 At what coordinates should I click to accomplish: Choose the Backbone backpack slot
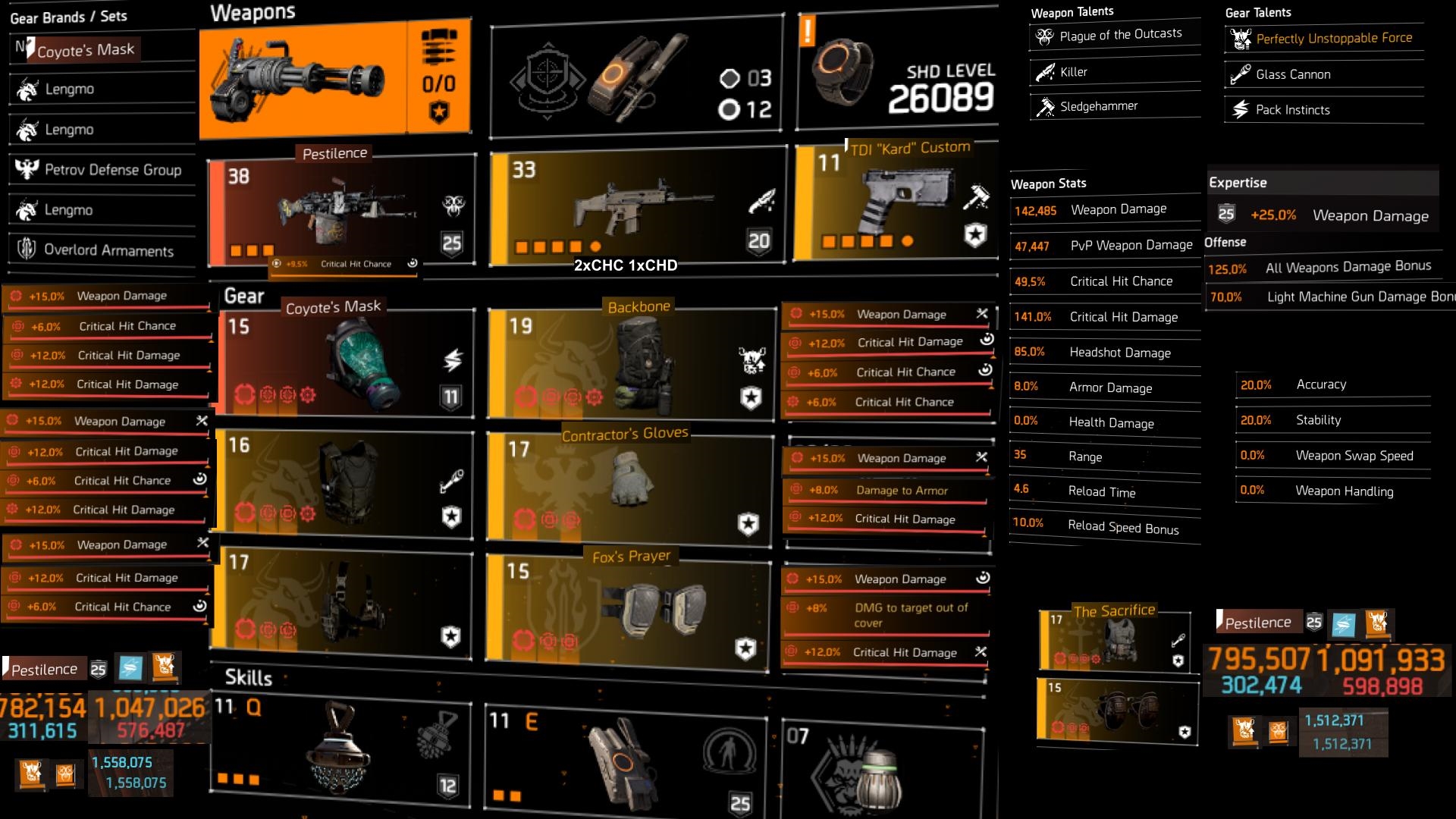tap(629, 364)
